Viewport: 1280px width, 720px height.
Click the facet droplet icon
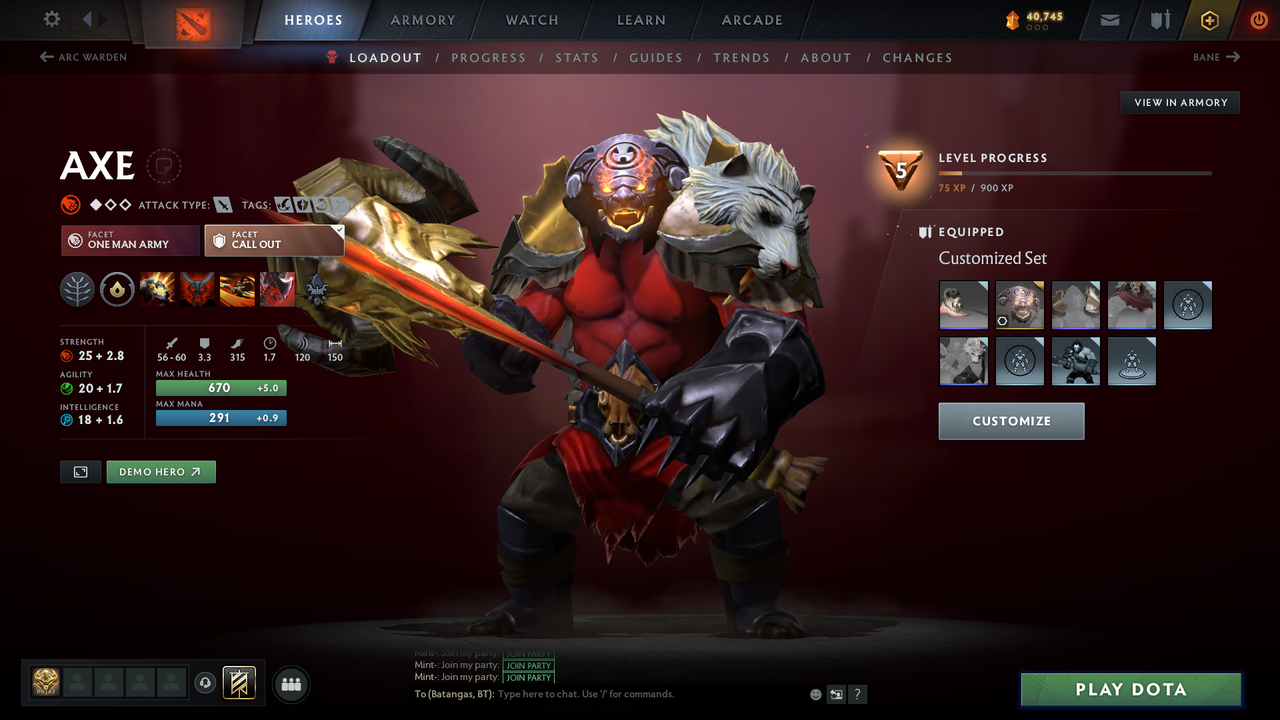pyautogui.click(x=118, y=289)
